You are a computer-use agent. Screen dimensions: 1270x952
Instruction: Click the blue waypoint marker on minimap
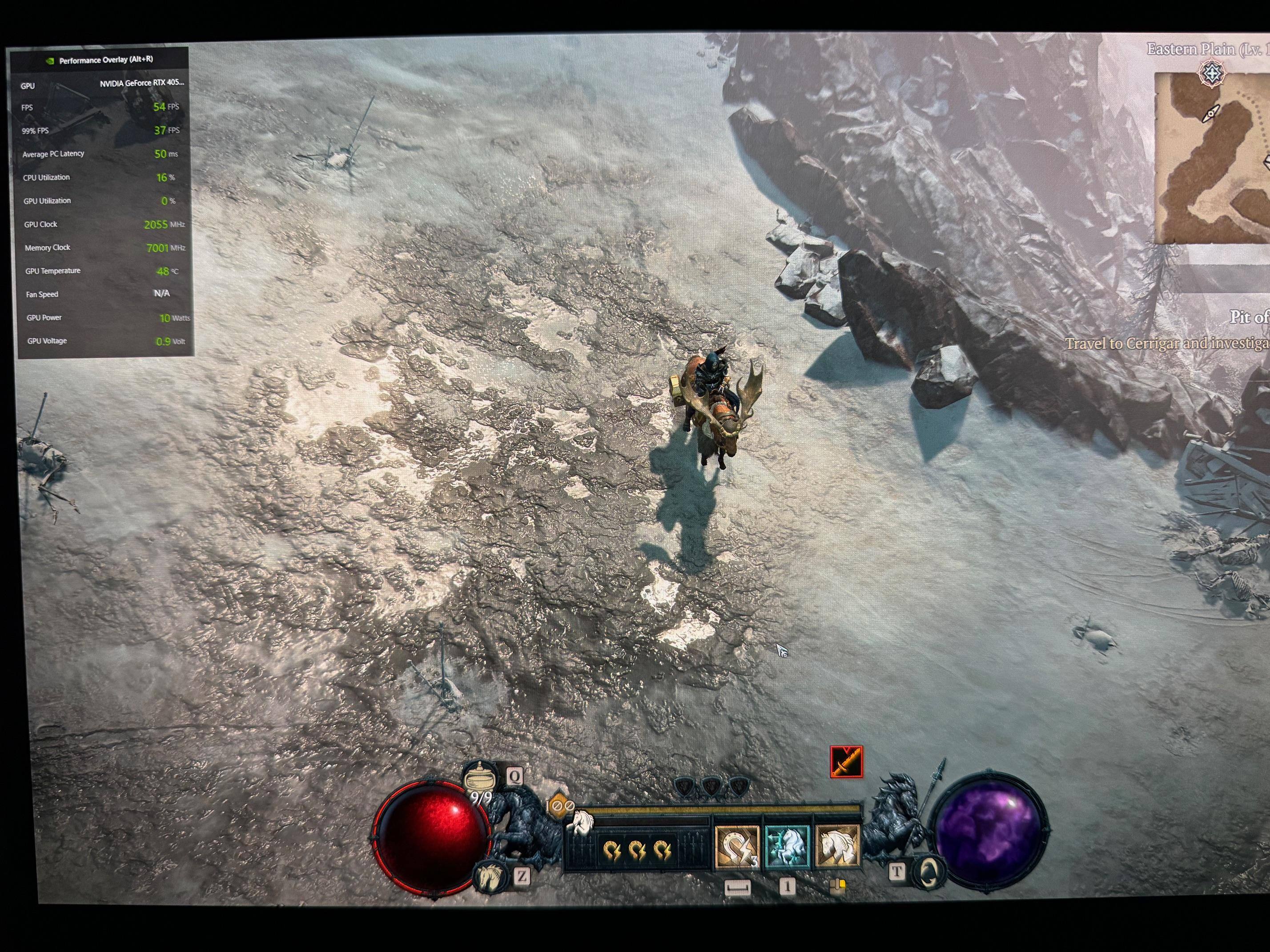coord(1211,73)
